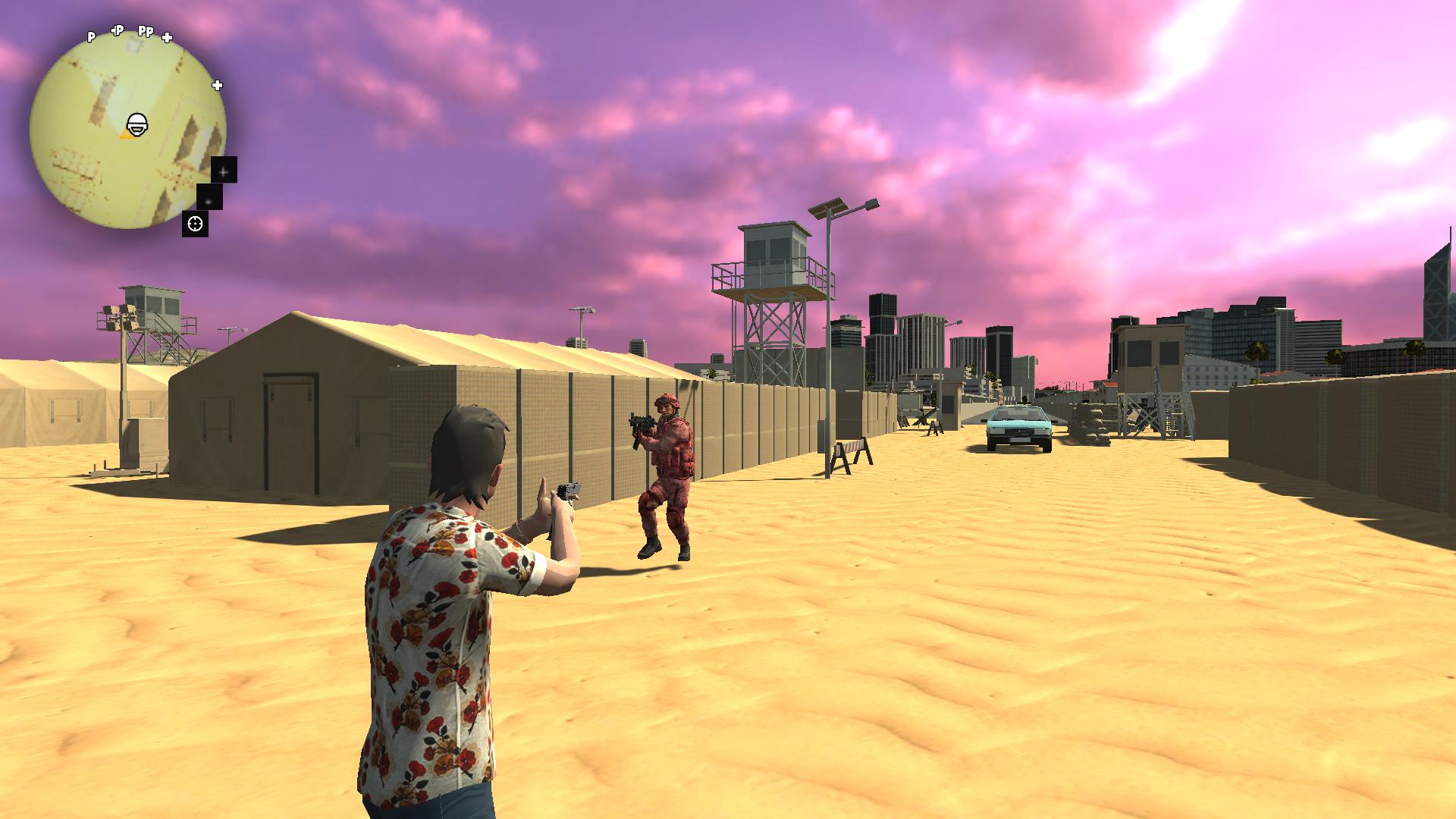The height and width of the screenshot is (819, 1456).
Task: Click the plus marker right of the PP marker
Action: click(x=166, y=37)
